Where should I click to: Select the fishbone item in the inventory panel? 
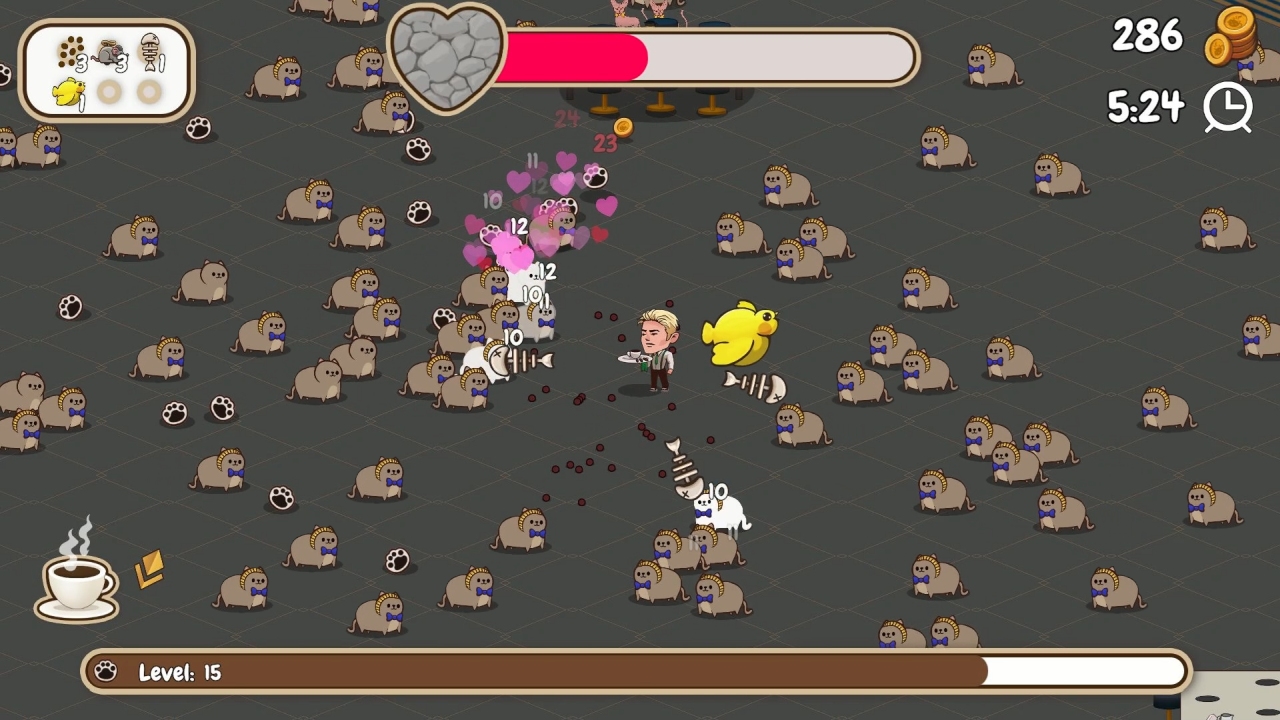(x=150, y=53)
